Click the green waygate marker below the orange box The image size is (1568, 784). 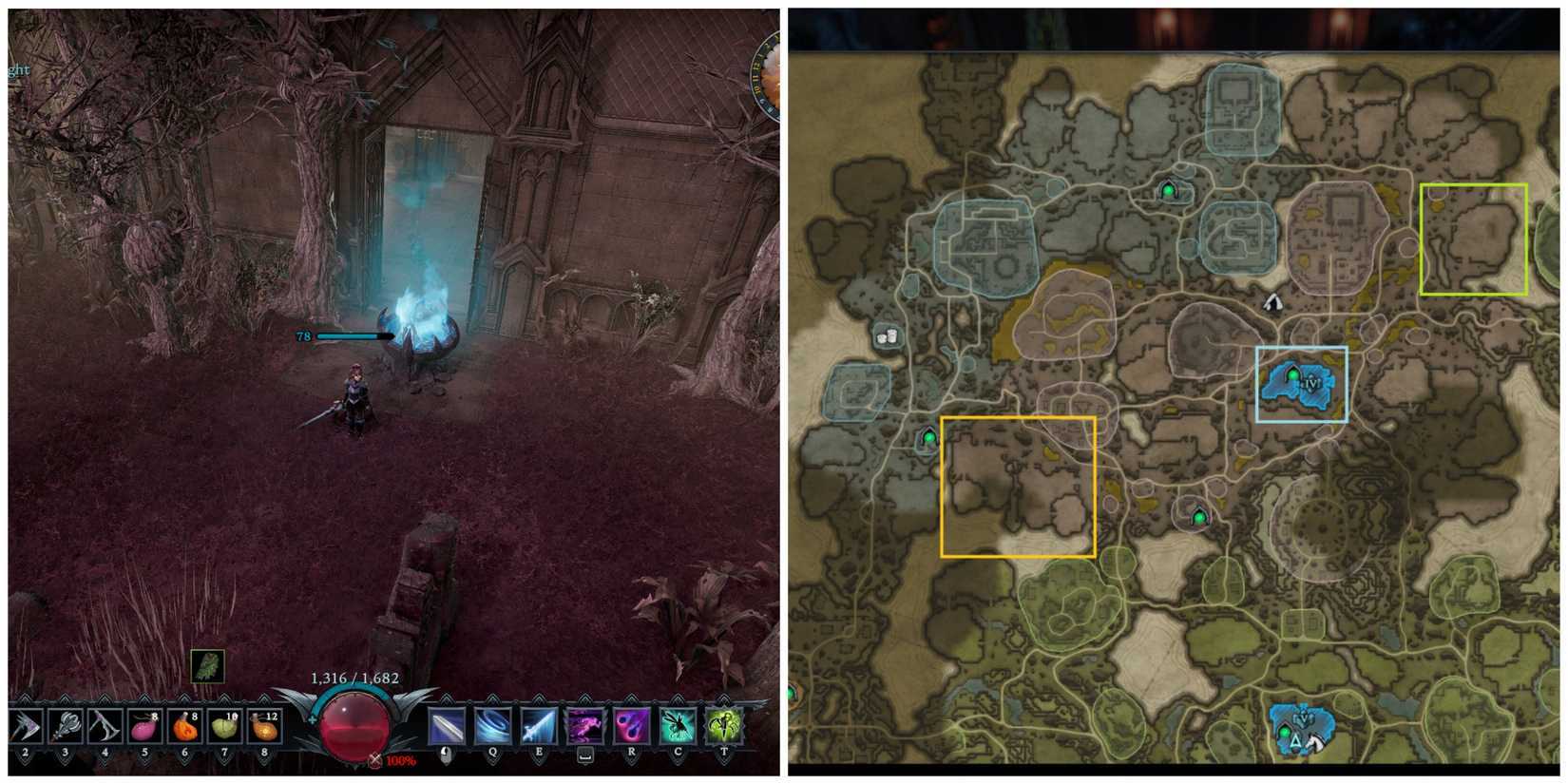pos(1199,516)
